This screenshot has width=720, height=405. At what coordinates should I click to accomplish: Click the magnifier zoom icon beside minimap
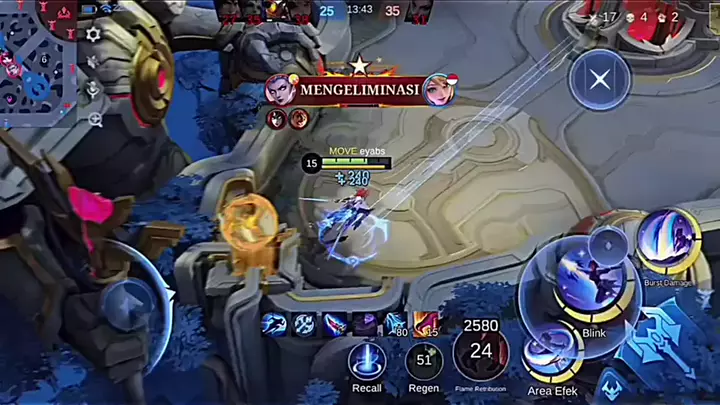click(95, 119)
